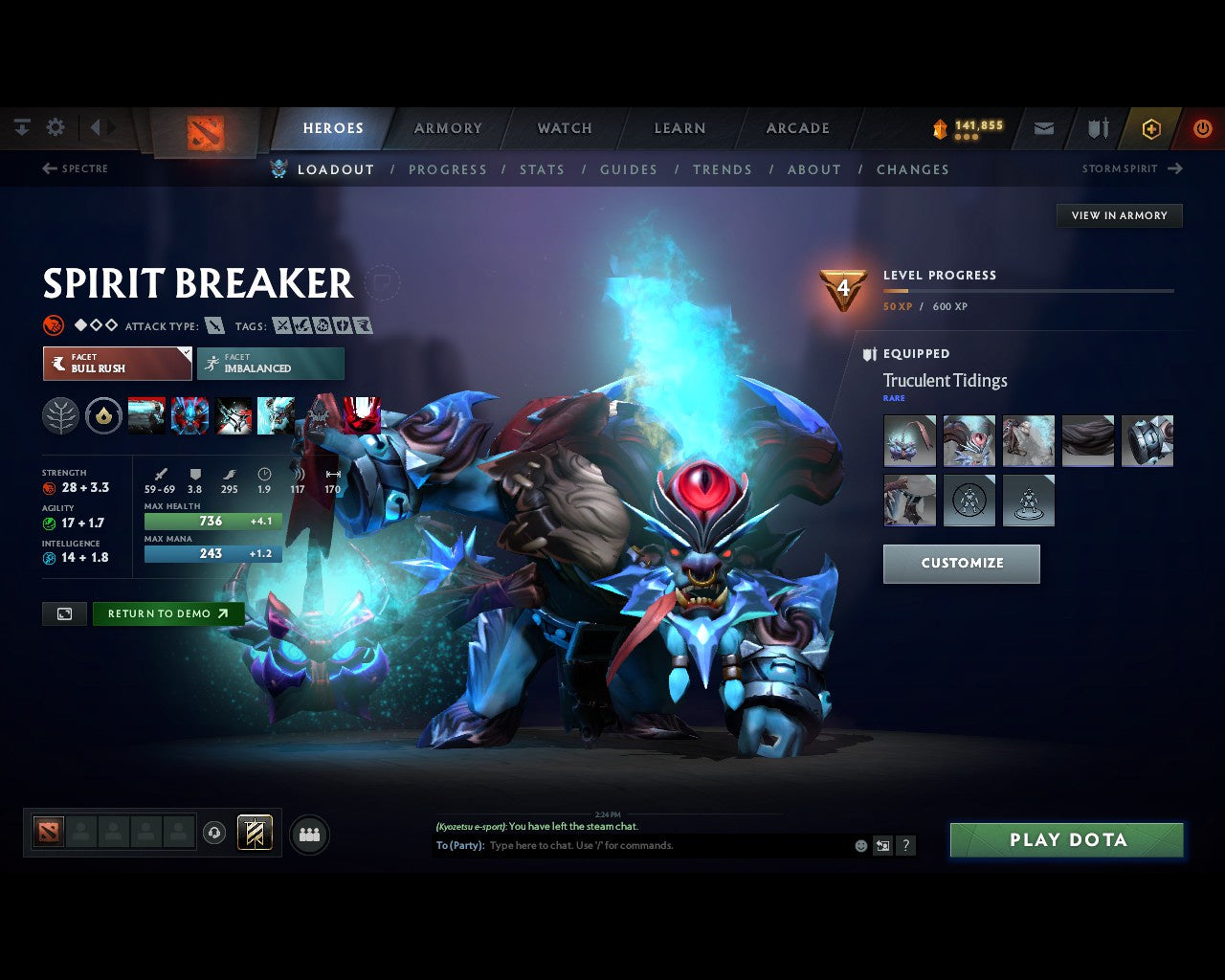Screen dimensions: 1225x980
Task: Click the Dota Plus hexagon icon
Action: [1151, 127]
